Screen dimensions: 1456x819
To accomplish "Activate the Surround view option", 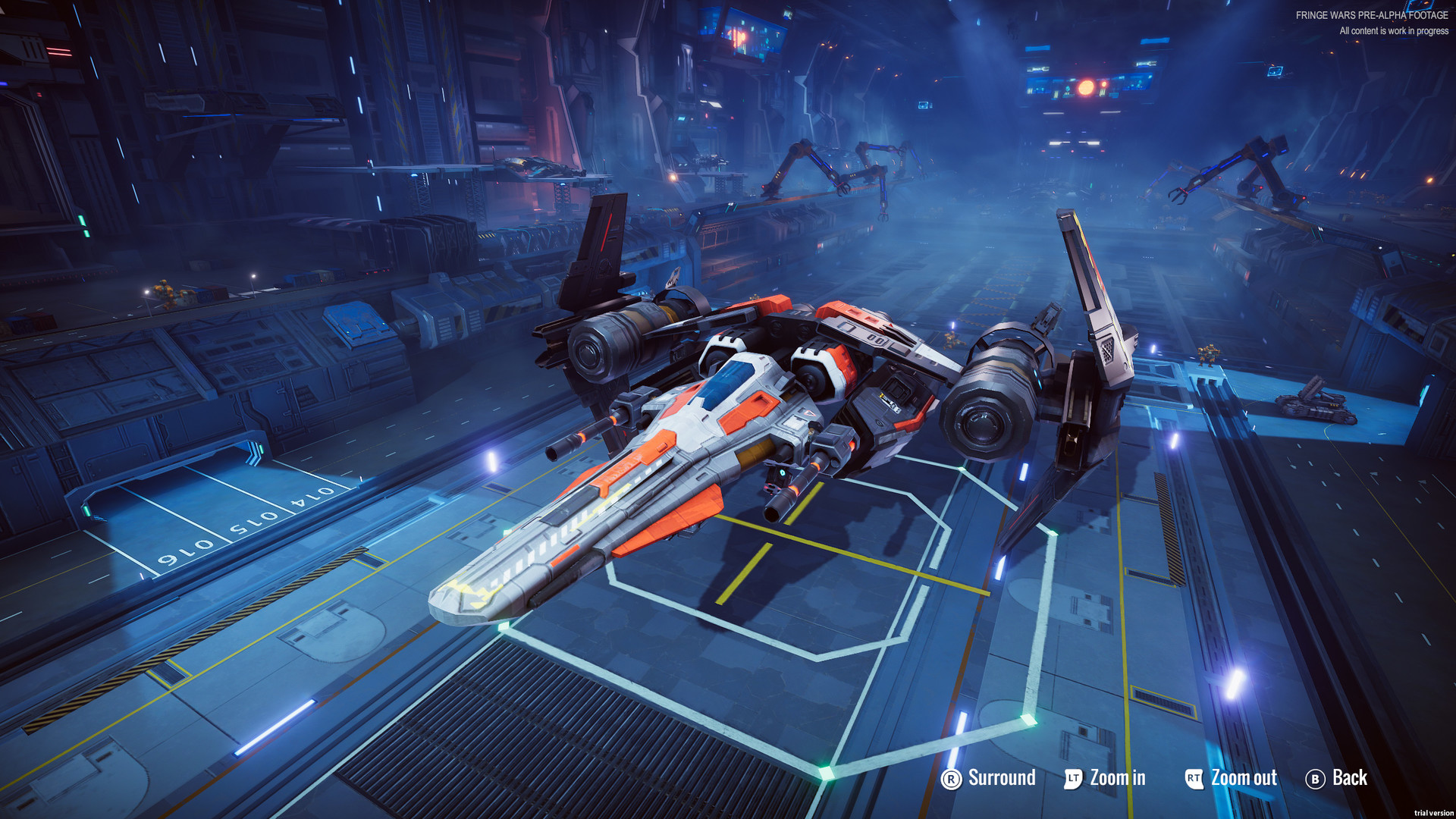I will 1001,778.
